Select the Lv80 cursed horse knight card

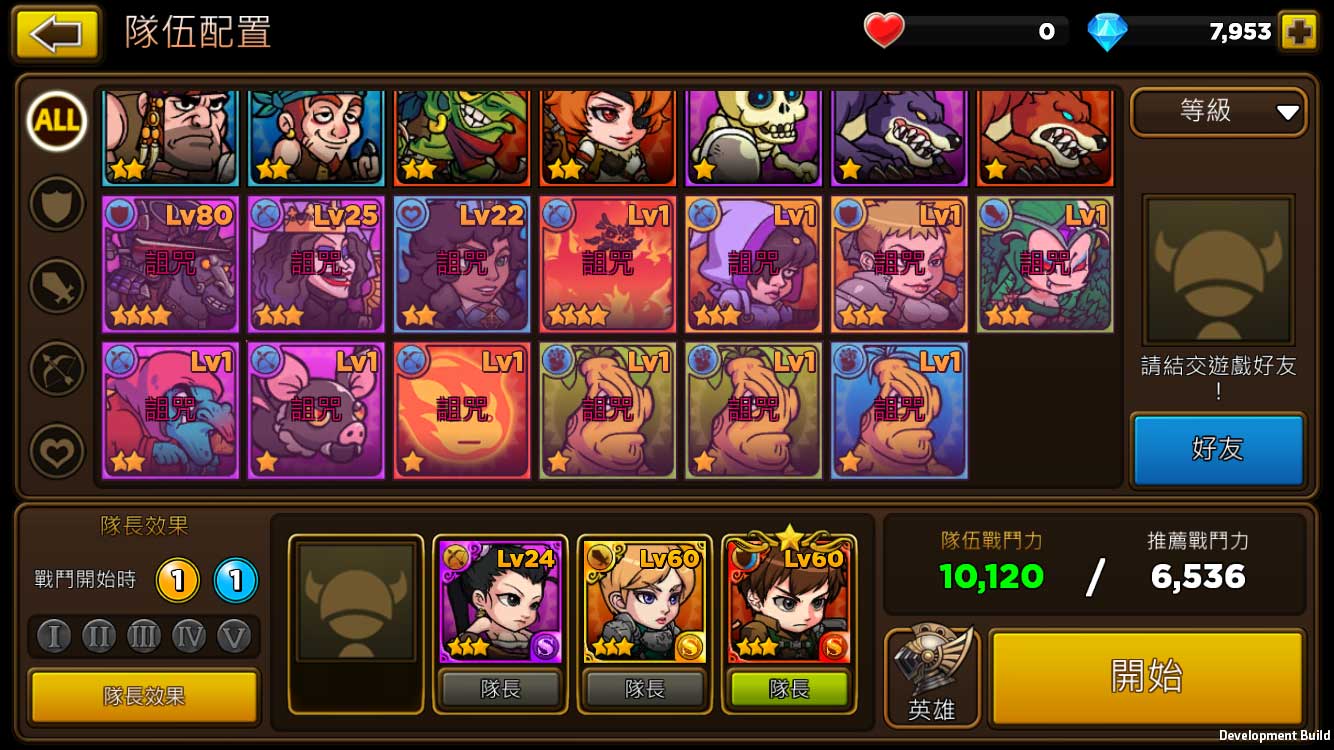pos(170,264)
